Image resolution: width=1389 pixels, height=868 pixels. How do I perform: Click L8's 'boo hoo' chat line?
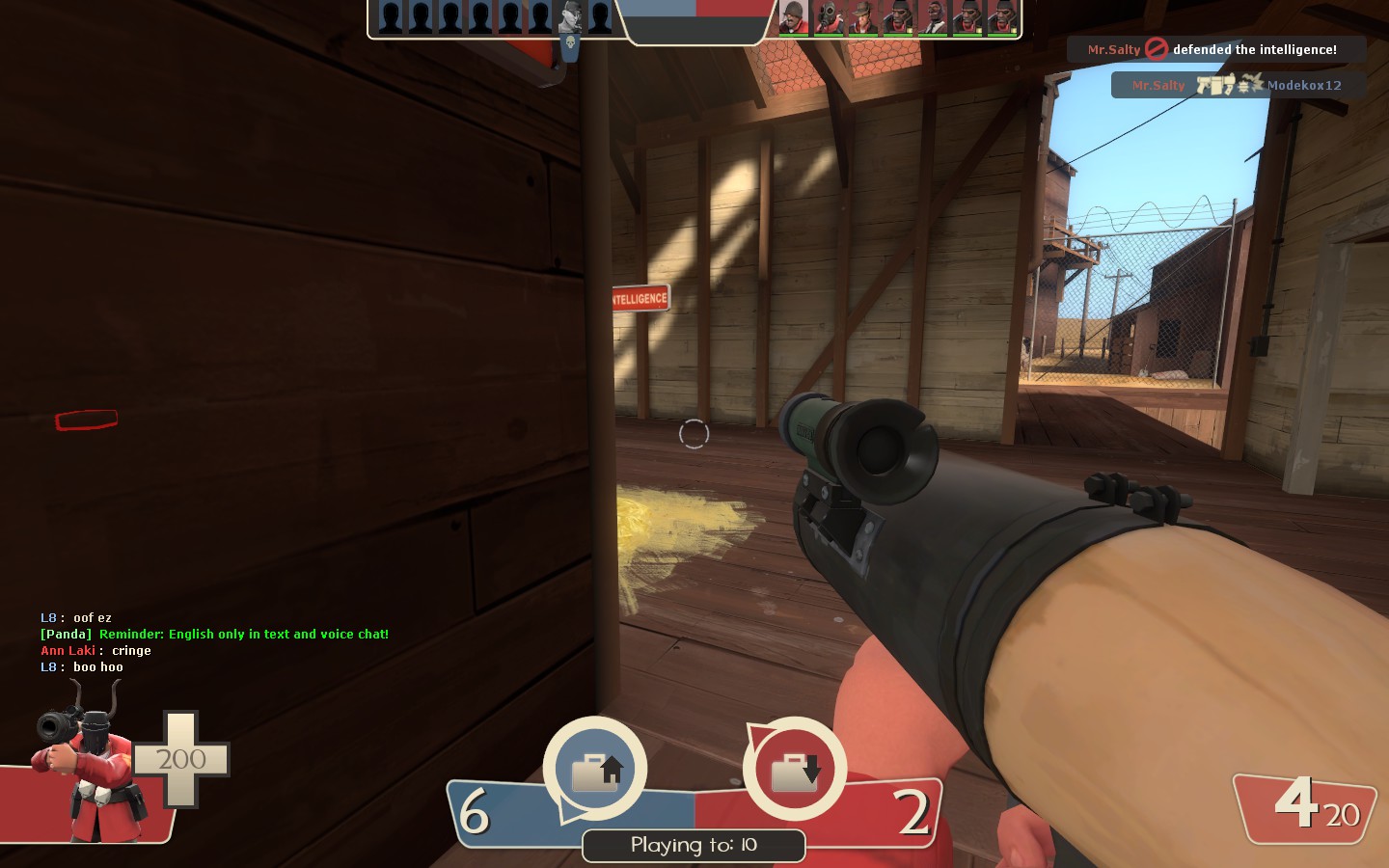(82, 666)
